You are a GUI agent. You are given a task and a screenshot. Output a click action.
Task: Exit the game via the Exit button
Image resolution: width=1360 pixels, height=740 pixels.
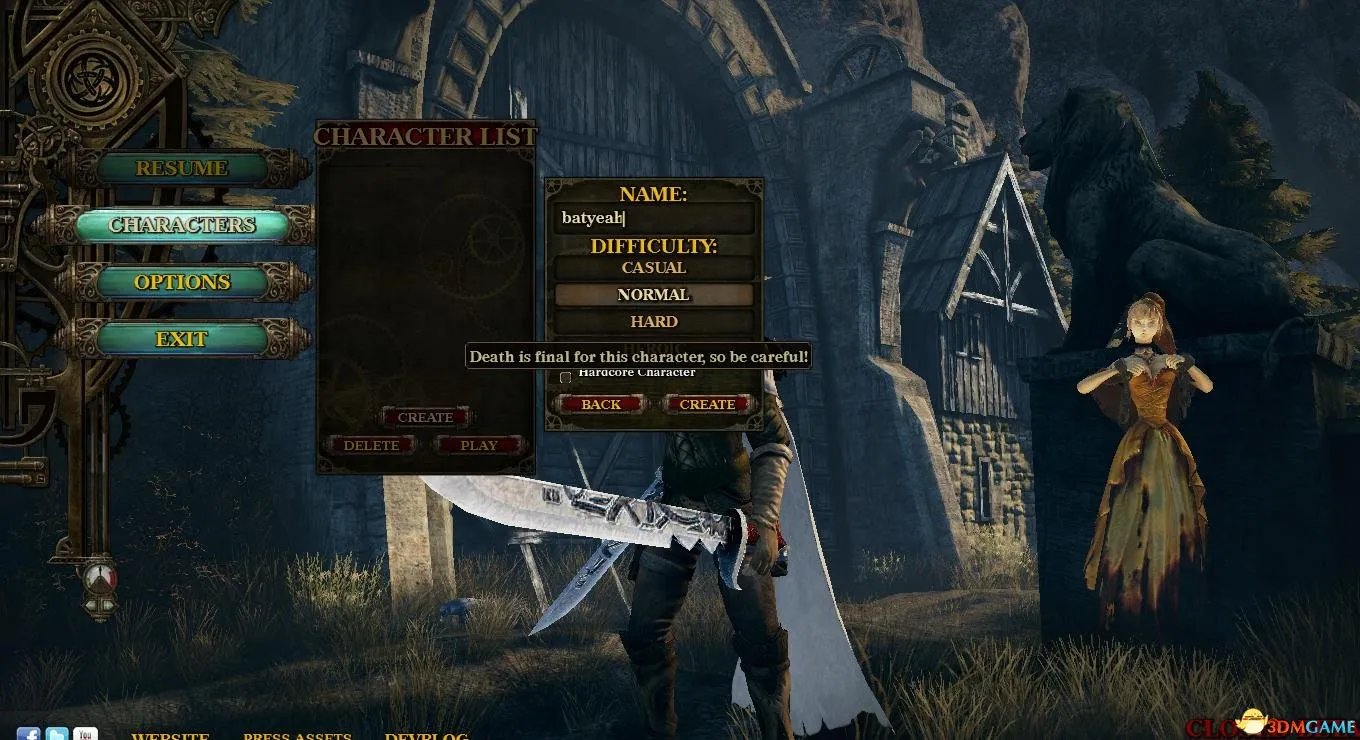click(x=182, y=339)
